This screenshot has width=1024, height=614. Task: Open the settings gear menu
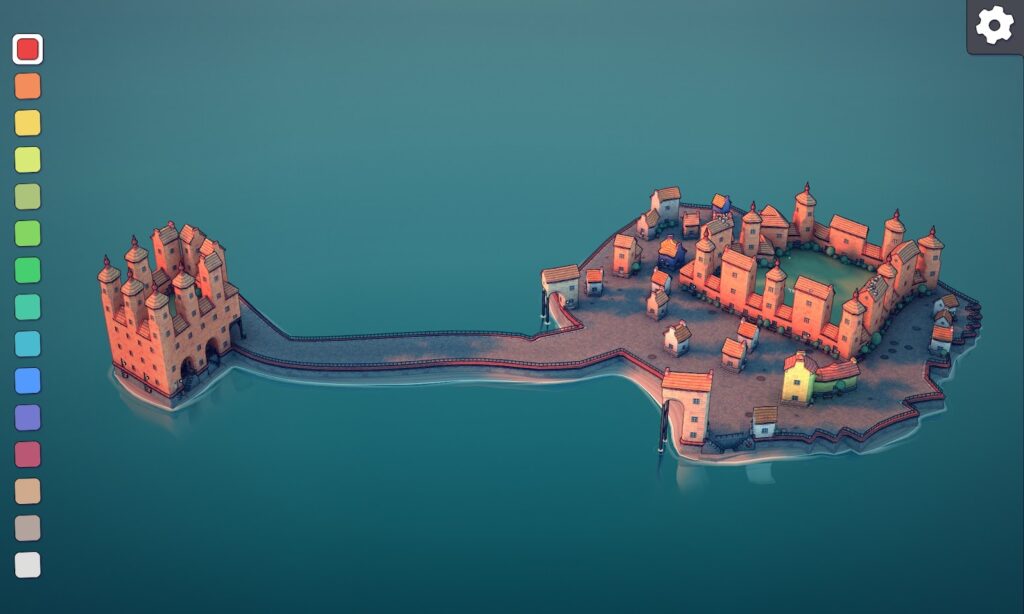tap(994, 25)
